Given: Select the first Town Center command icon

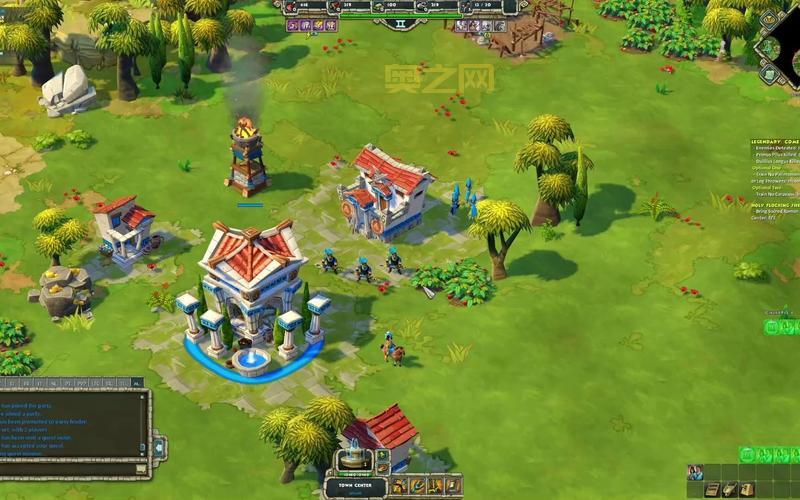Looking at the screenshot, I should 401,486.
